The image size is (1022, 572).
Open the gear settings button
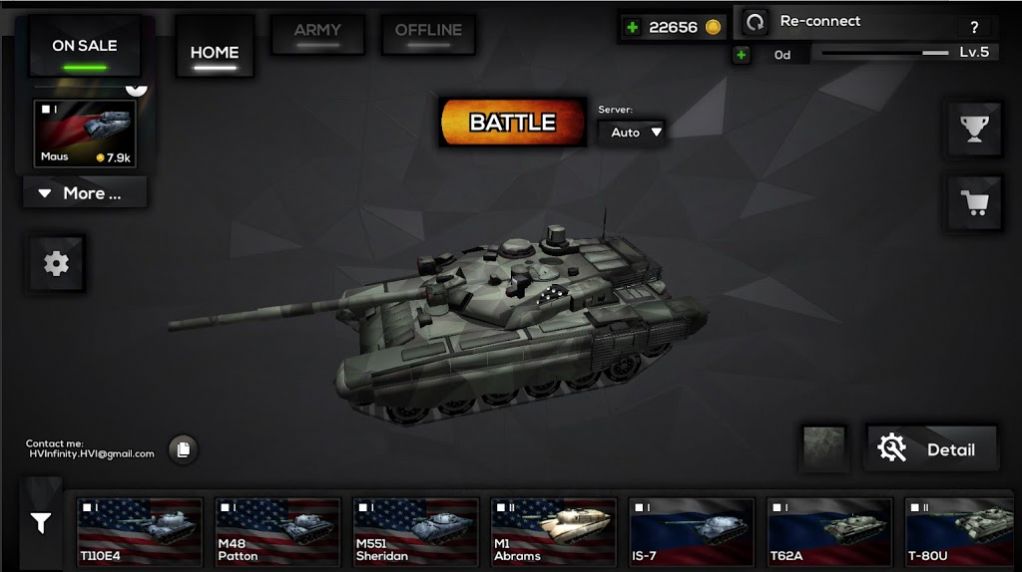[x=56, y=263]
